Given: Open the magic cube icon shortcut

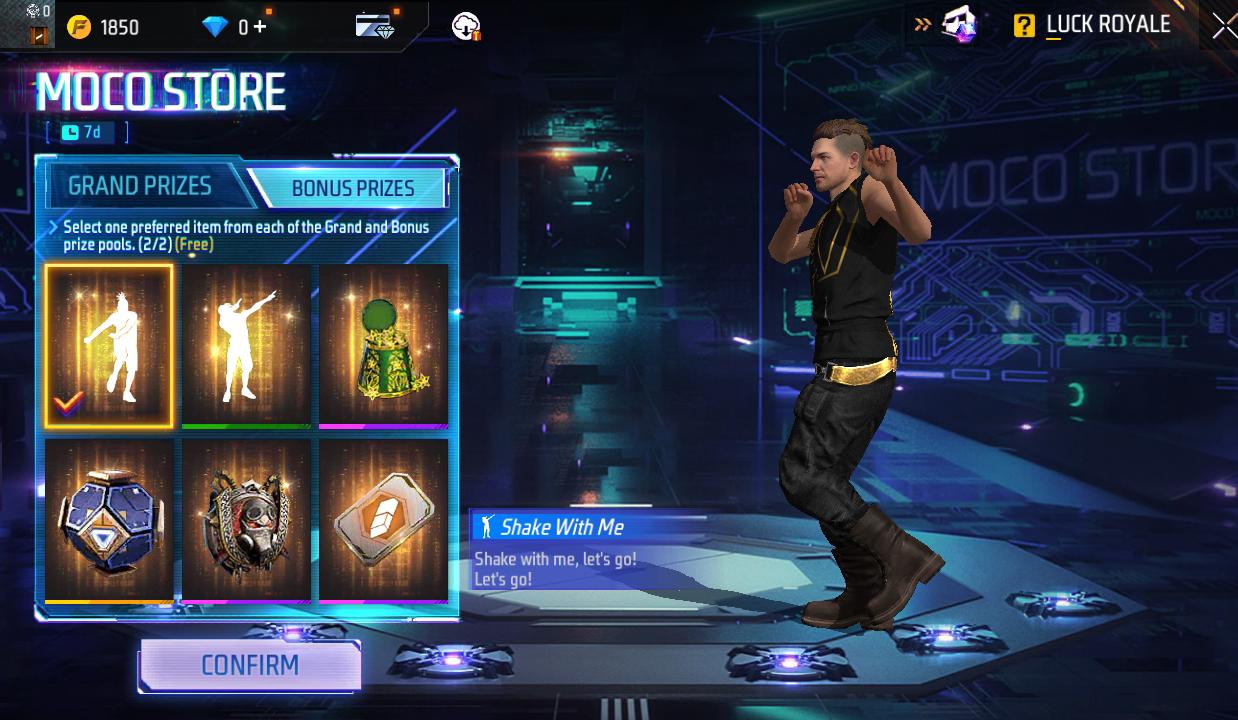Looking at the screenshot, I should click(958, 25).
